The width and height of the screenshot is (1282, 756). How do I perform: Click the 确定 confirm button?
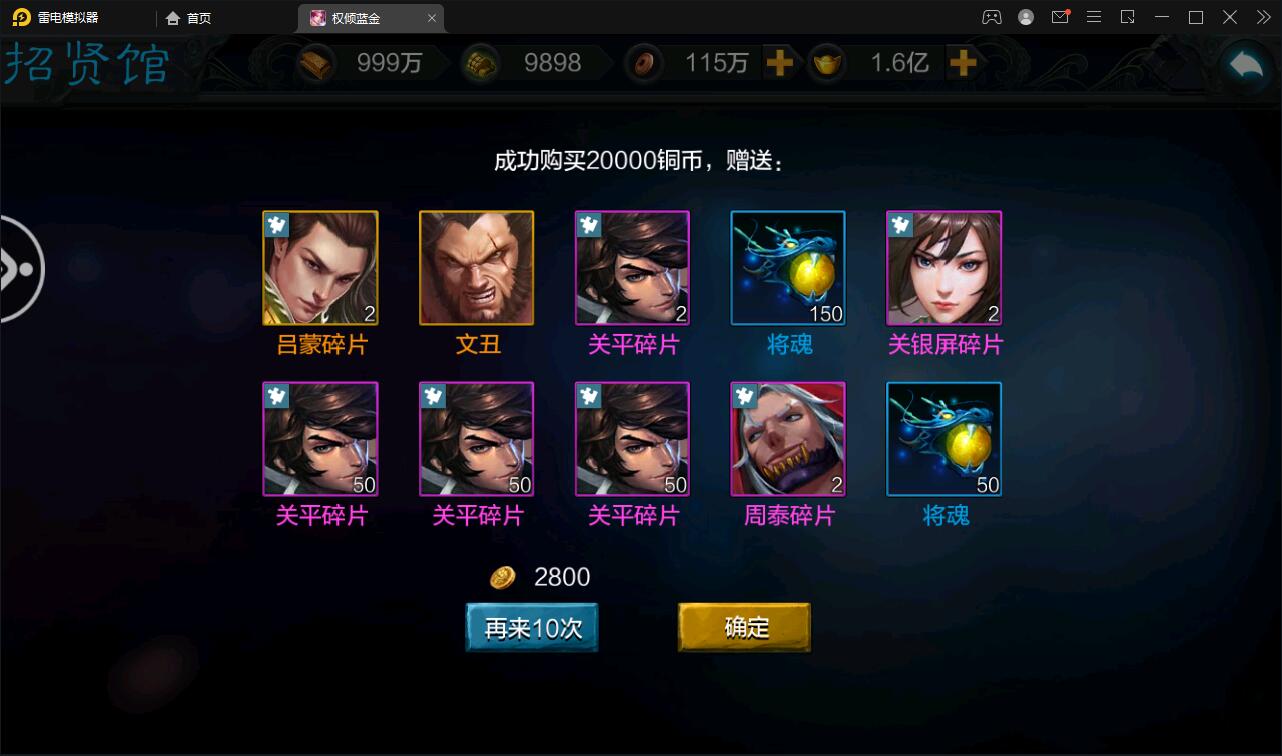click(744, 627)
